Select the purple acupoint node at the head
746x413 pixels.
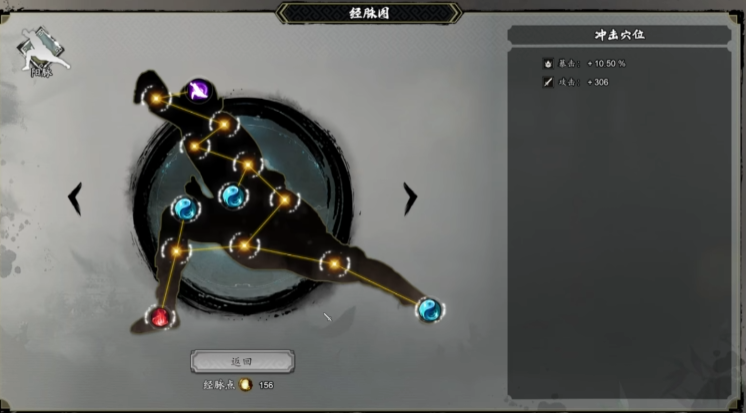tap(198, 92)
